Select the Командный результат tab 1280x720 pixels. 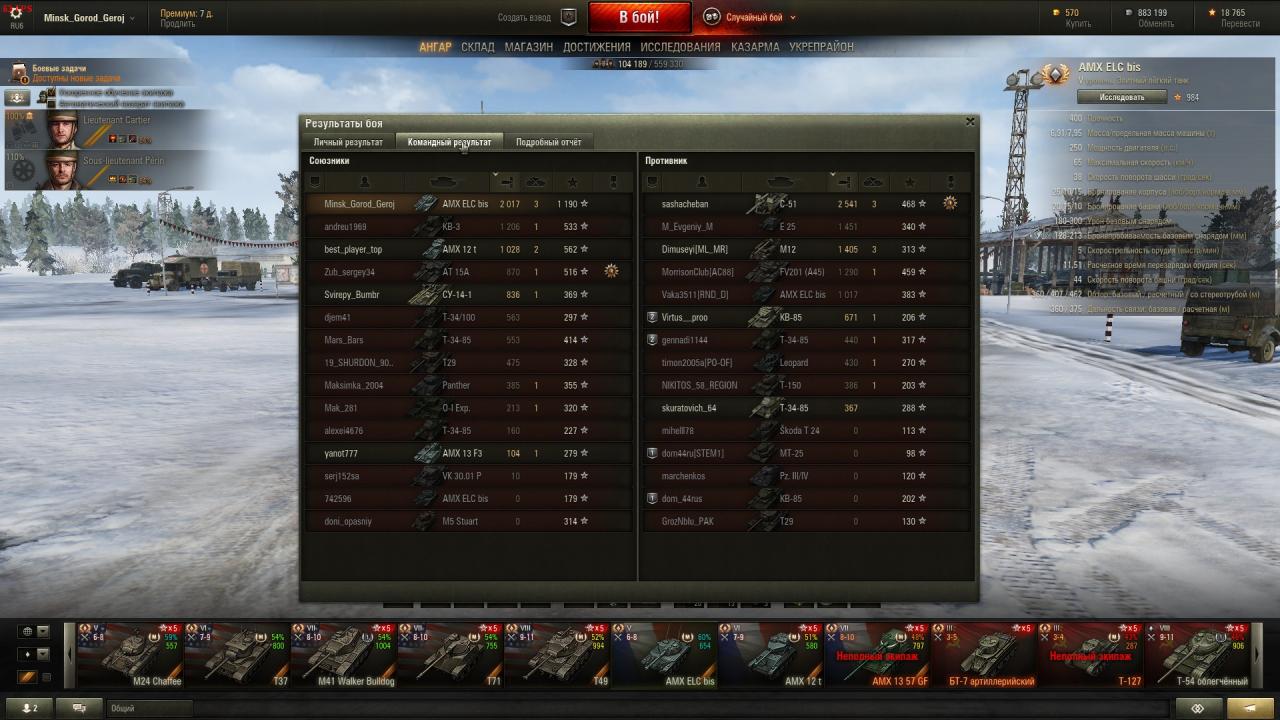click(x=449, y=142)
